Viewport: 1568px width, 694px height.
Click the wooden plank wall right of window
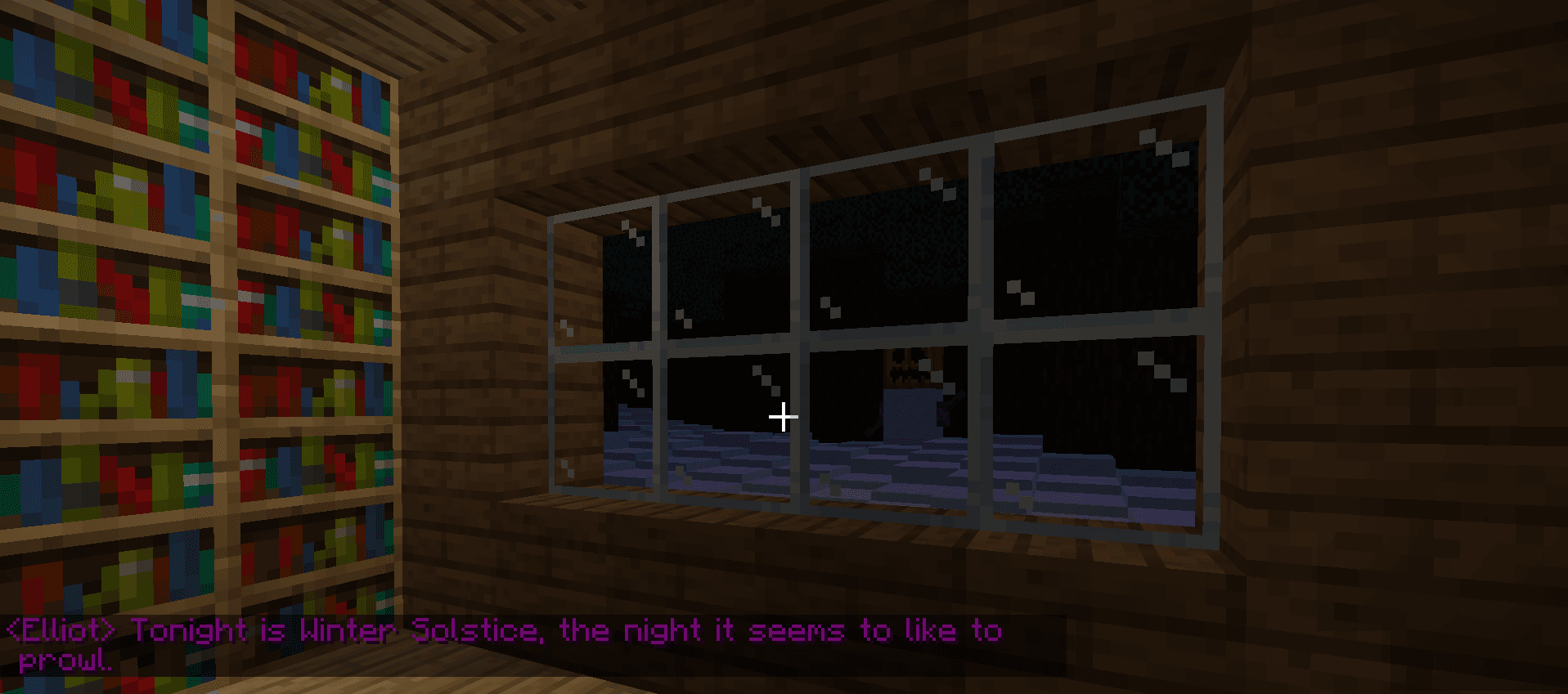[1391, 327]
